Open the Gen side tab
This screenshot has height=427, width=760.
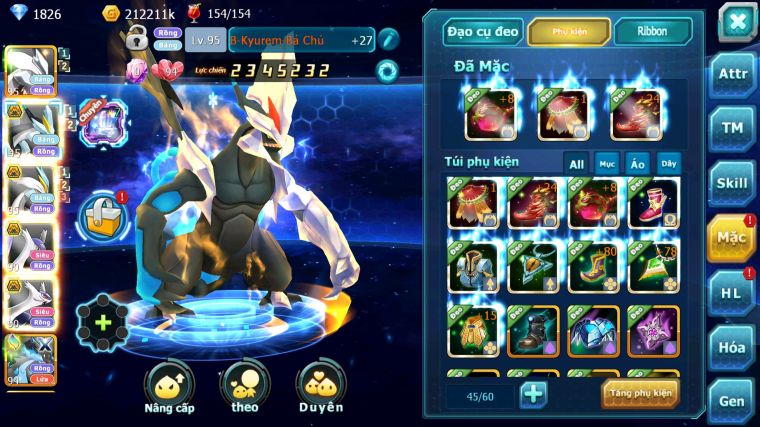(733, 399)
